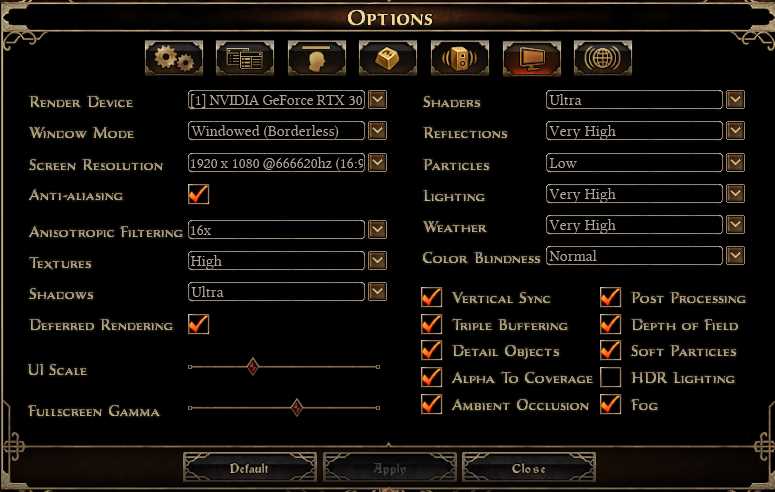Toggle the Anti-aliasing checkbox
This screenshot has width=775, height=492.
click(198, 194)
